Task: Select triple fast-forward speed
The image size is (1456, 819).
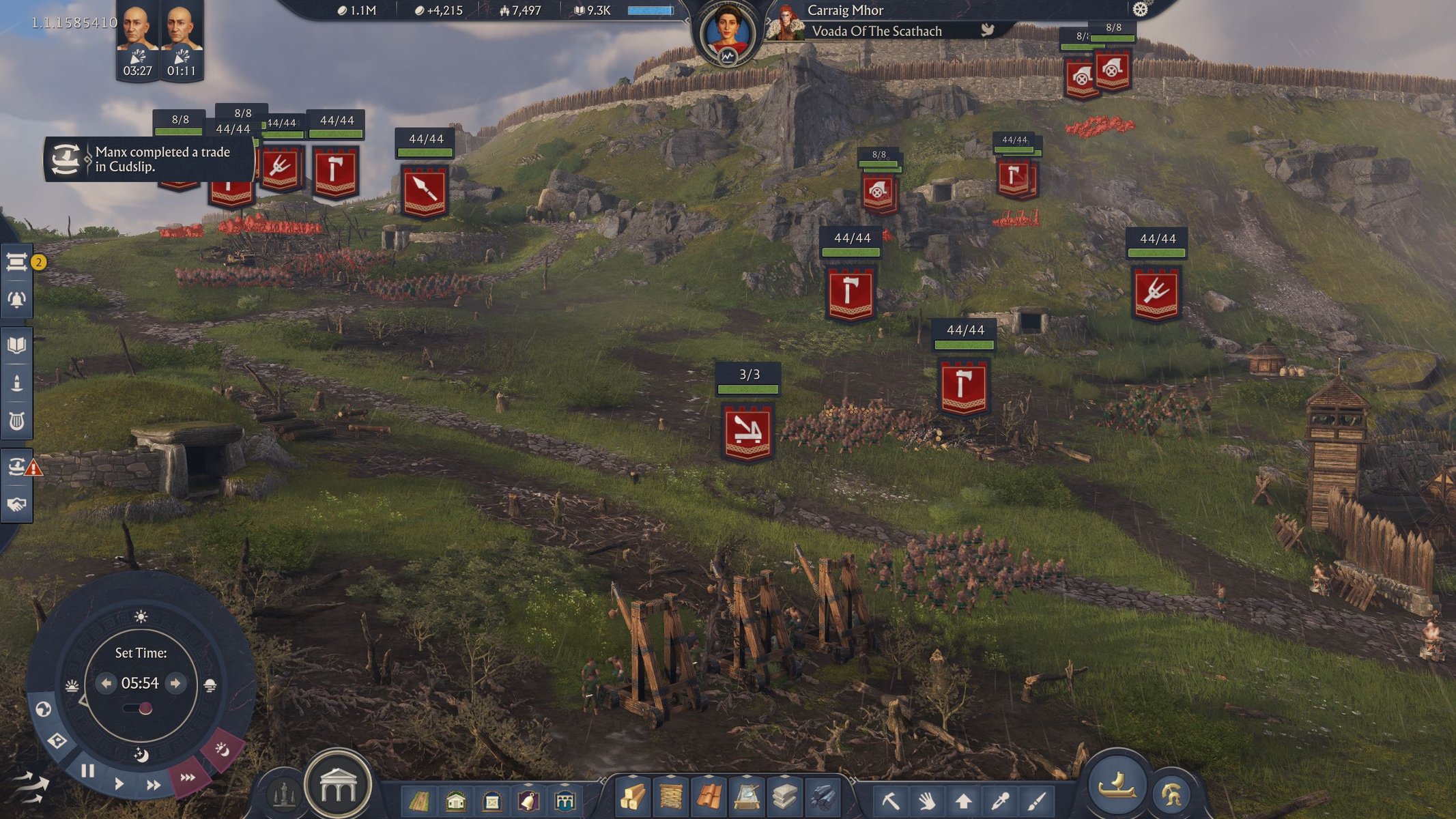Action: click(187, 777)
